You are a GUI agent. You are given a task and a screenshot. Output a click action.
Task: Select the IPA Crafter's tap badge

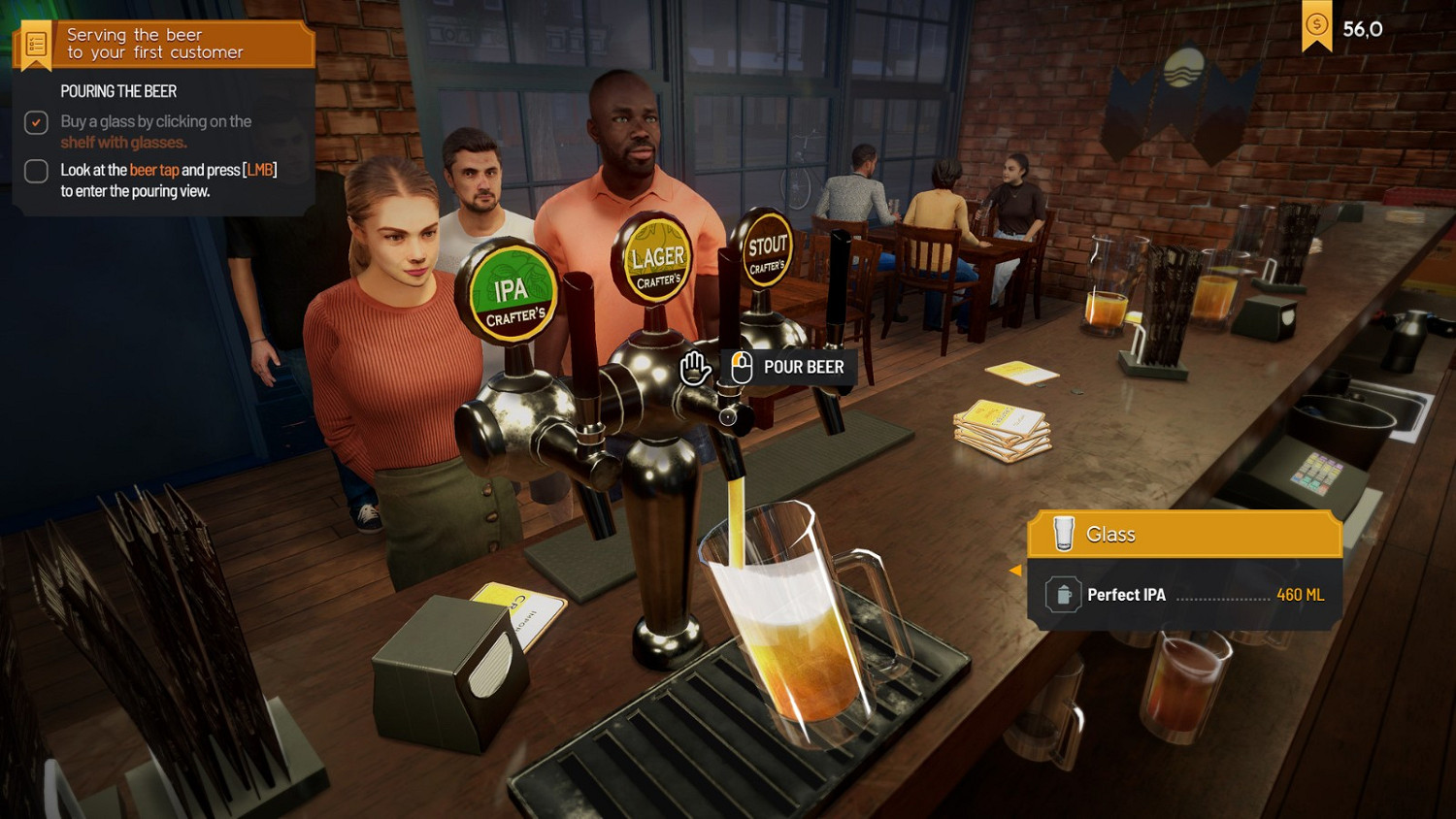click(512, 287)
